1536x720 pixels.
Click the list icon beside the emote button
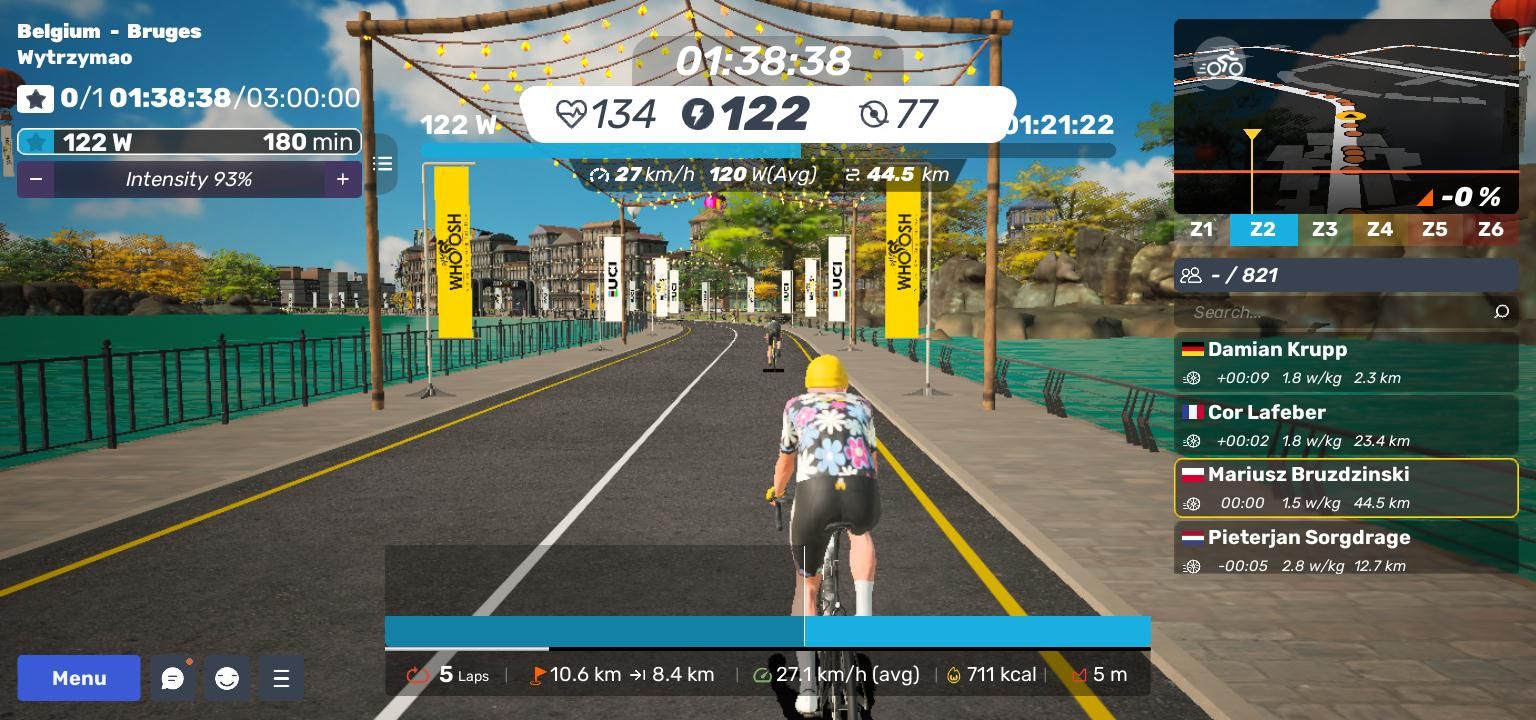[281, 679]
